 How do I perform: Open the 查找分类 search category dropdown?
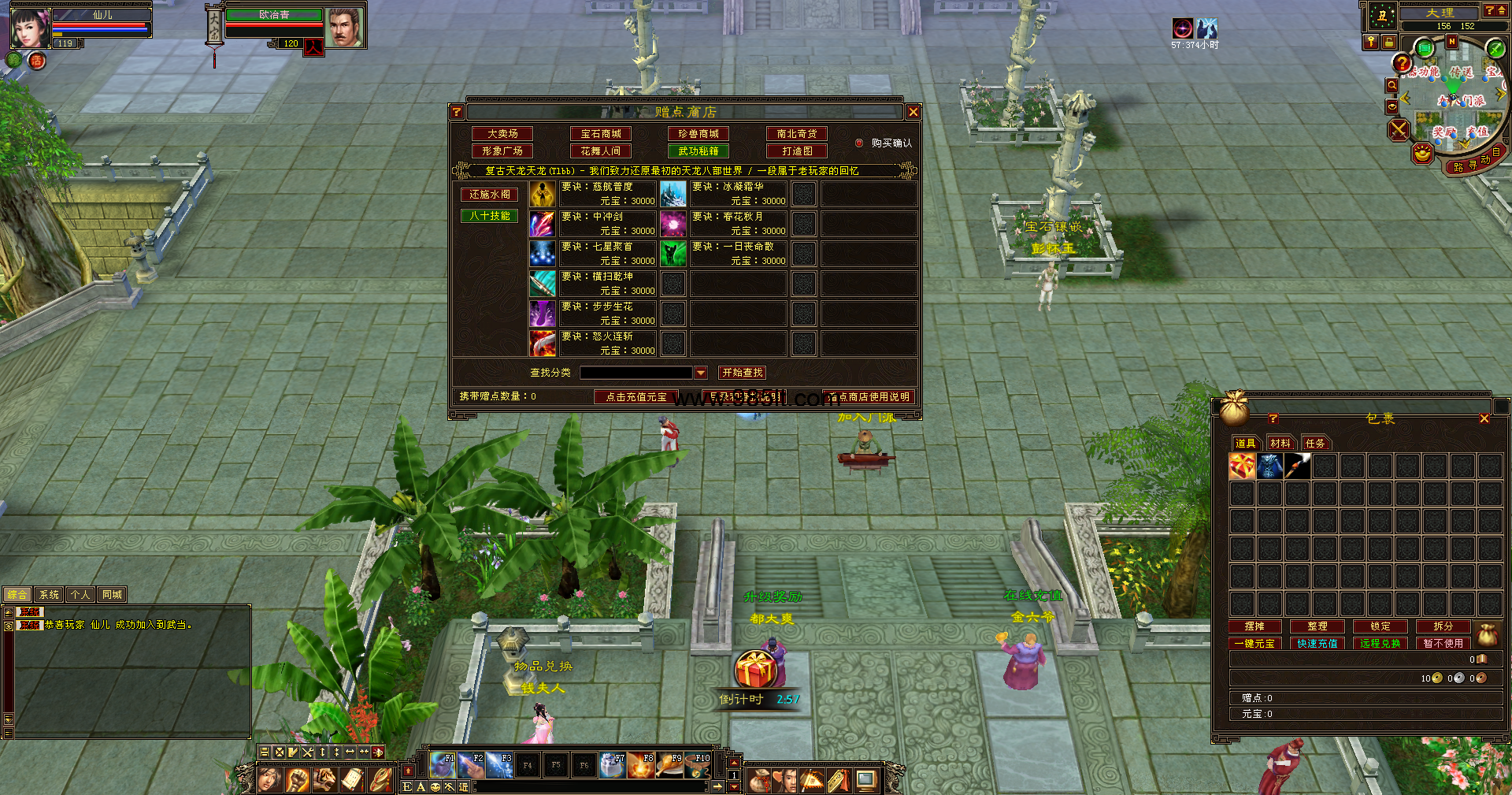tap(701, 373)
